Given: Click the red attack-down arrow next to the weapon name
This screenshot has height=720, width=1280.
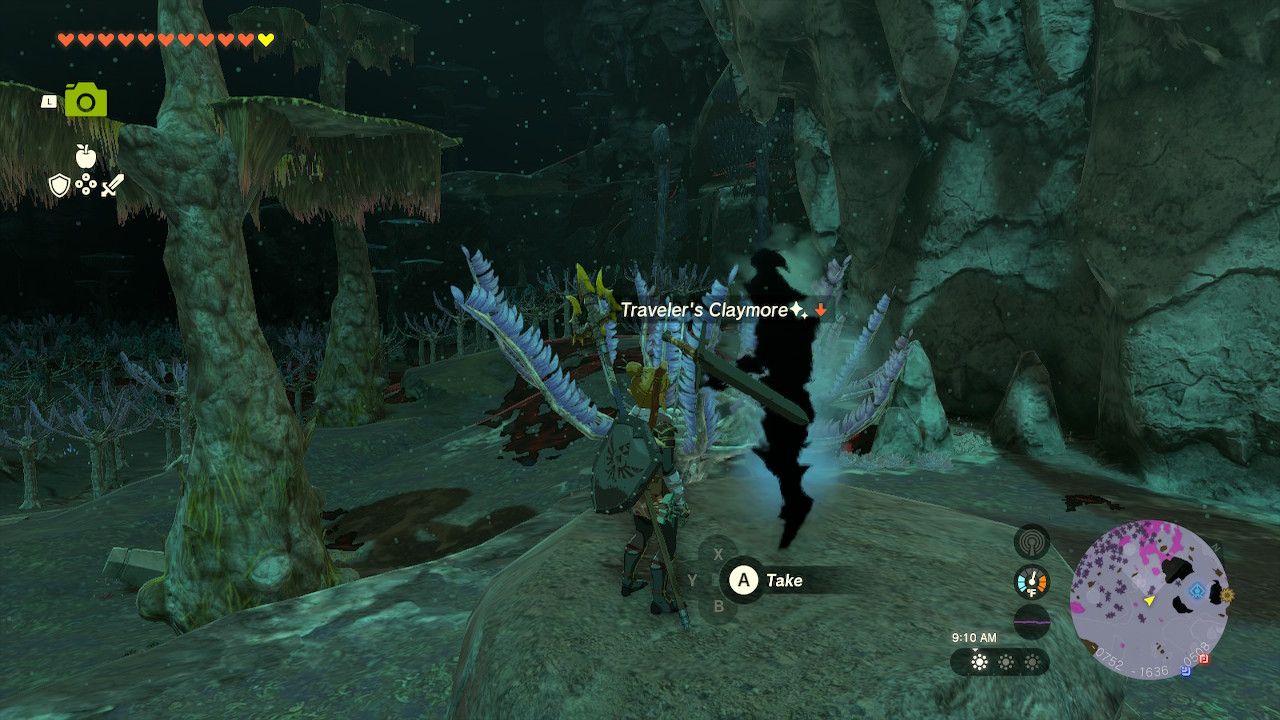Looking at the screenshot, I should [820, 310].
